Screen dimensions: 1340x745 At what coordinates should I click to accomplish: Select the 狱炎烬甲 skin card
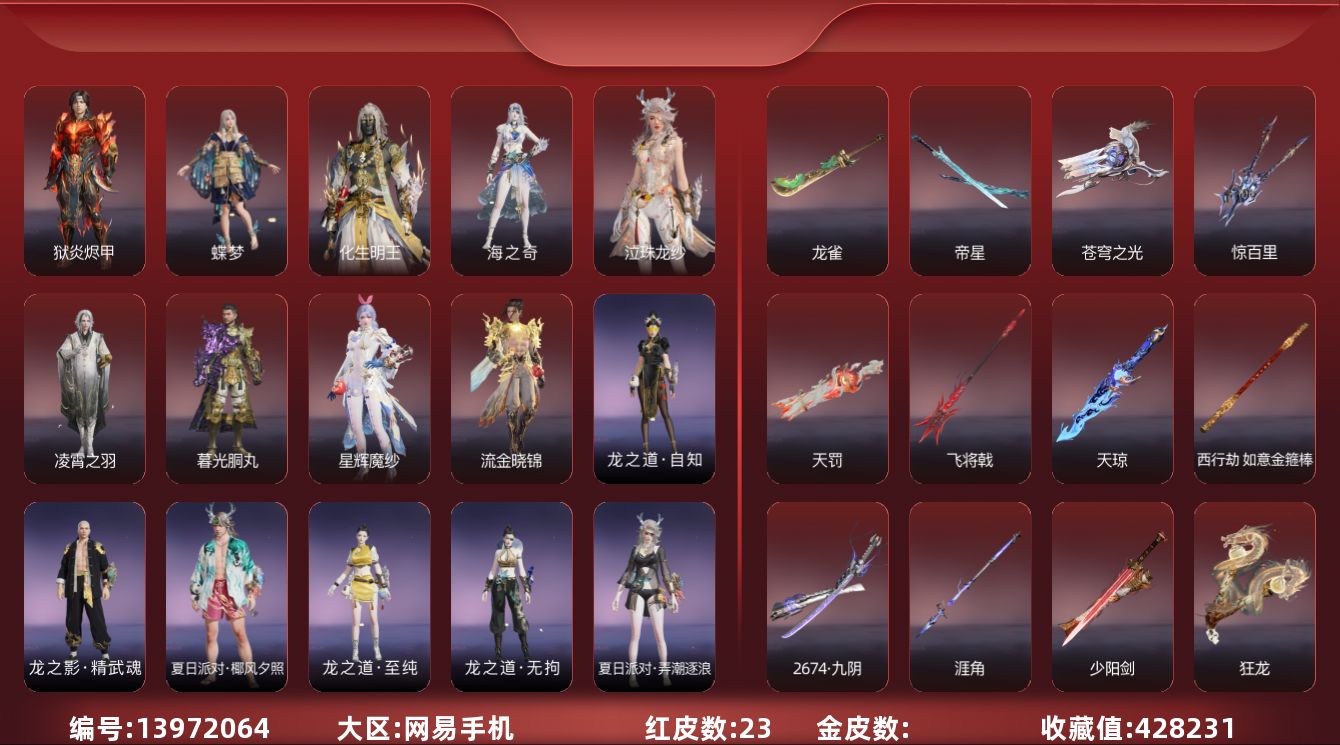[84, 180]
